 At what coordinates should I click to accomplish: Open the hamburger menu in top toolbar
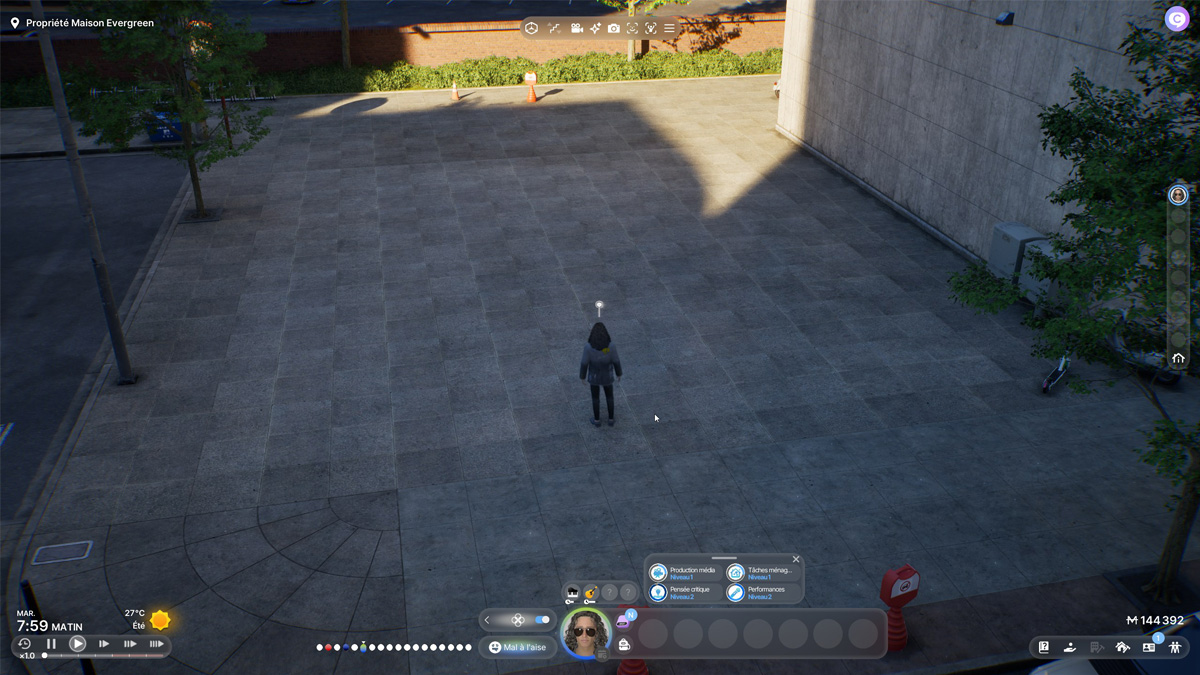coord(669,28)
